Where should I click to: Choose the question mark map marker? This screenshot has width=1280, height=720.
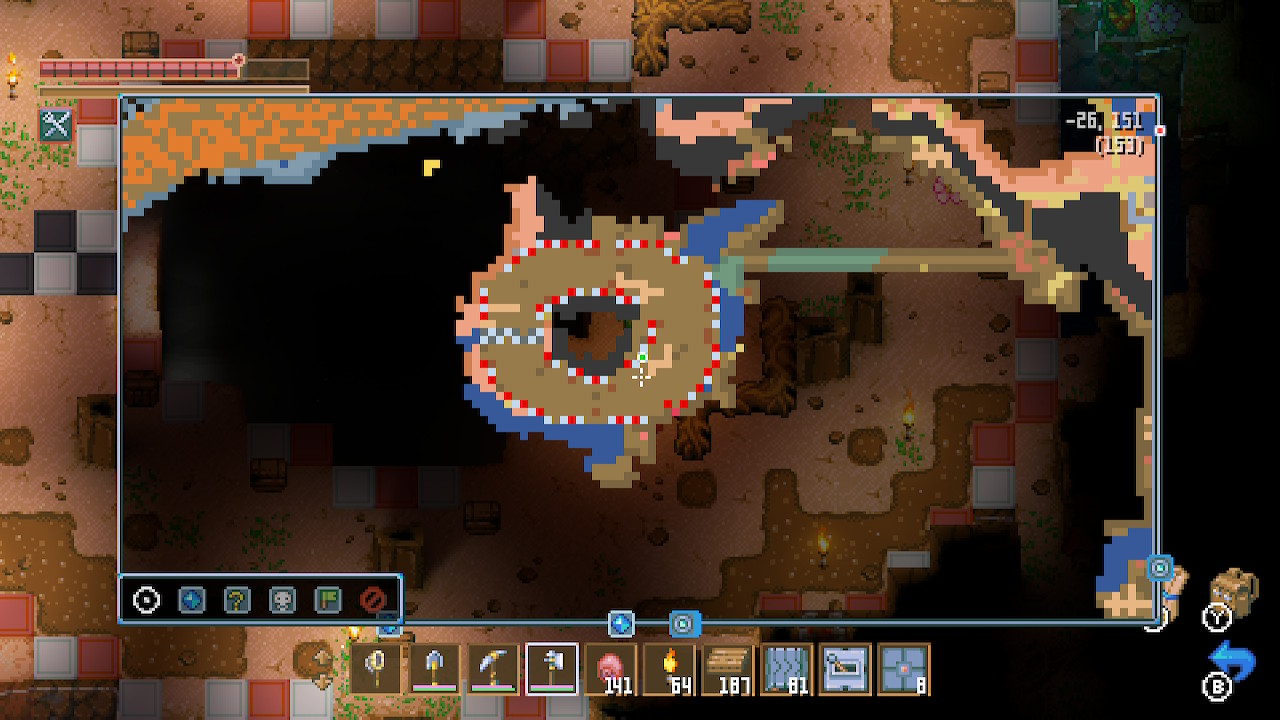tap(237, 600)
